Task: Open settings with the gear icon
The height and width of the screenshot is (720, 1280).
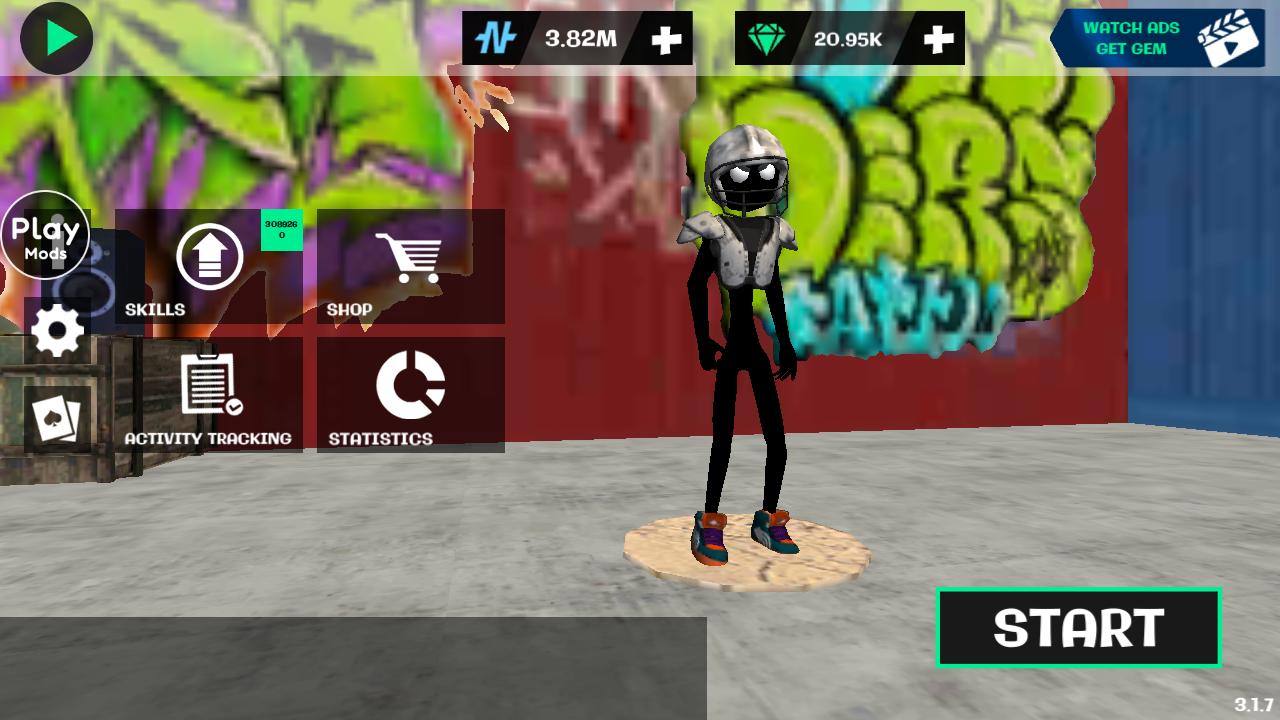Action: pyautogui.click(x=57, y=331)
